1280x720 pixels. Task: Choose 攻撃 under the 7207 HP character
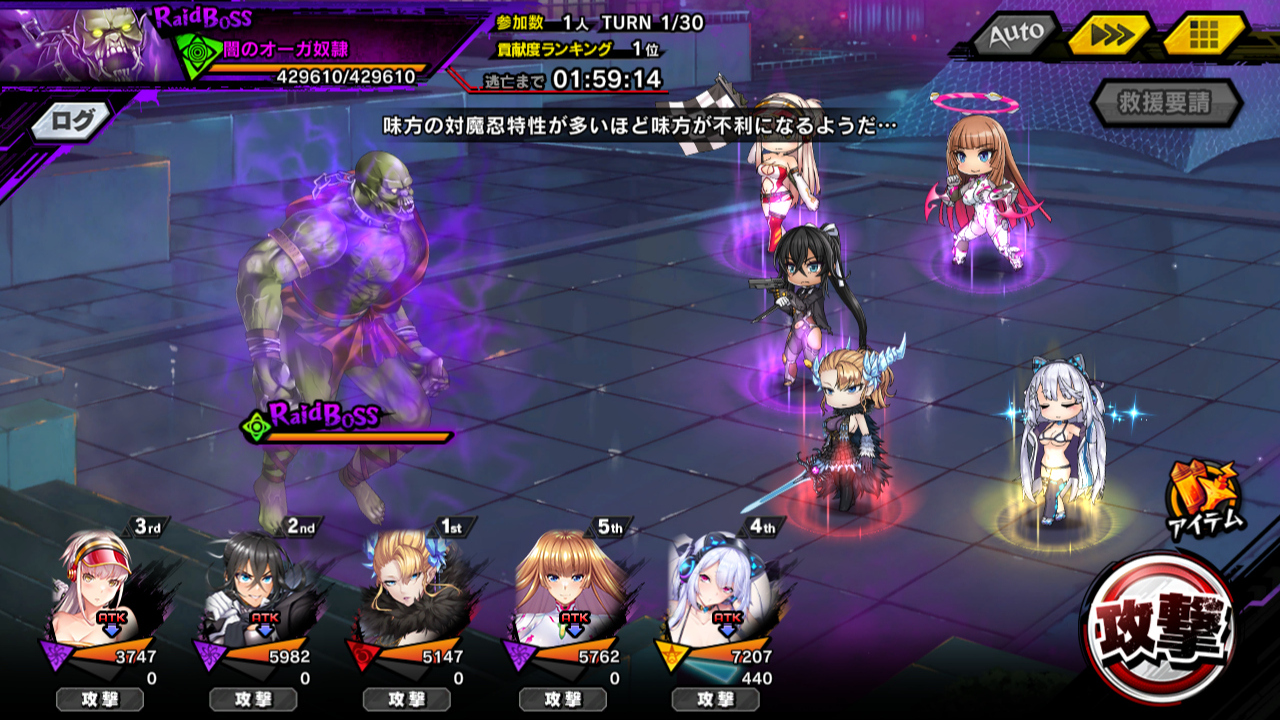716,699
